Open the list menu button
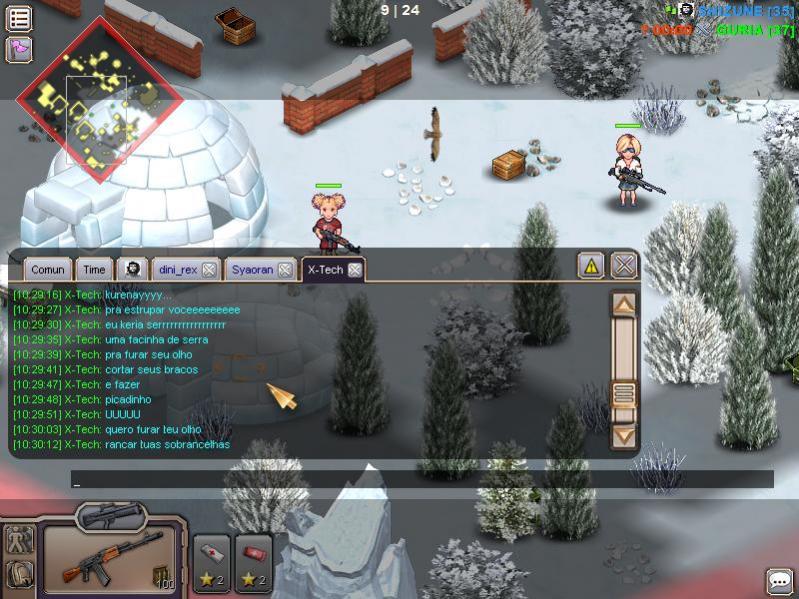 point(19,18)
